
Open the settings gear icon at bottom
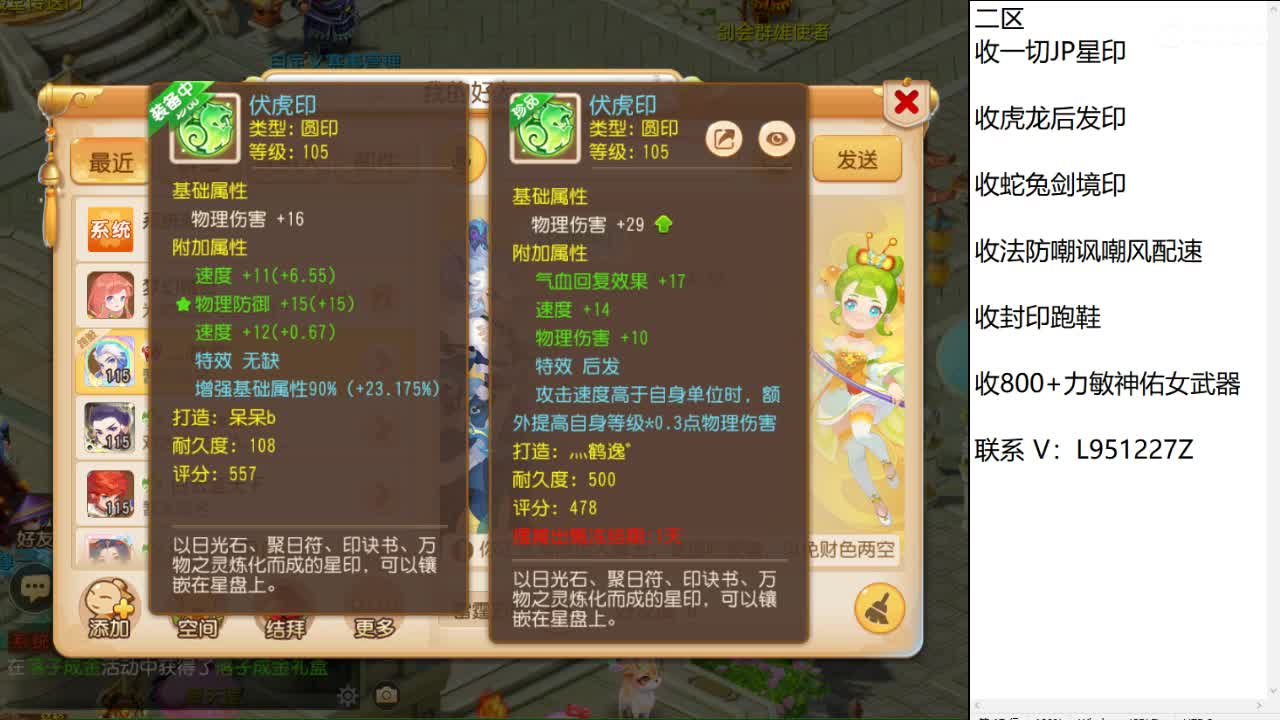click(347, 694)
